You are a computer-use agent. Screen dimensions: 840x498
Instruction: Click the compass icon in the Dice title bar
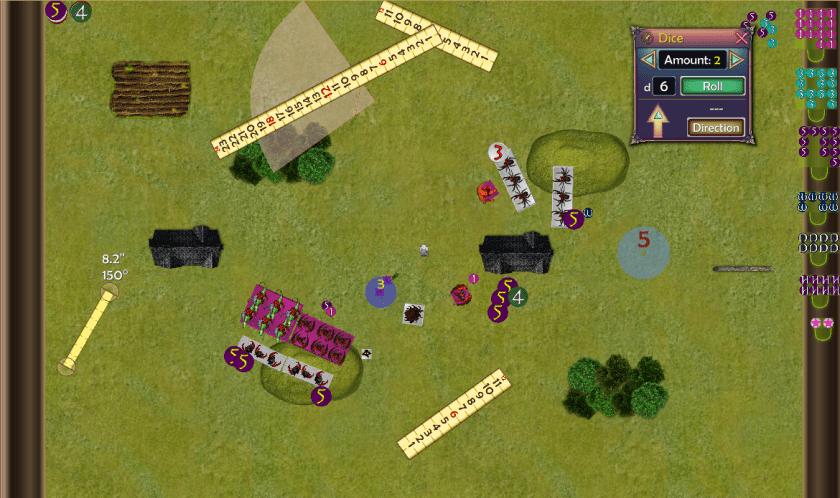647,38
